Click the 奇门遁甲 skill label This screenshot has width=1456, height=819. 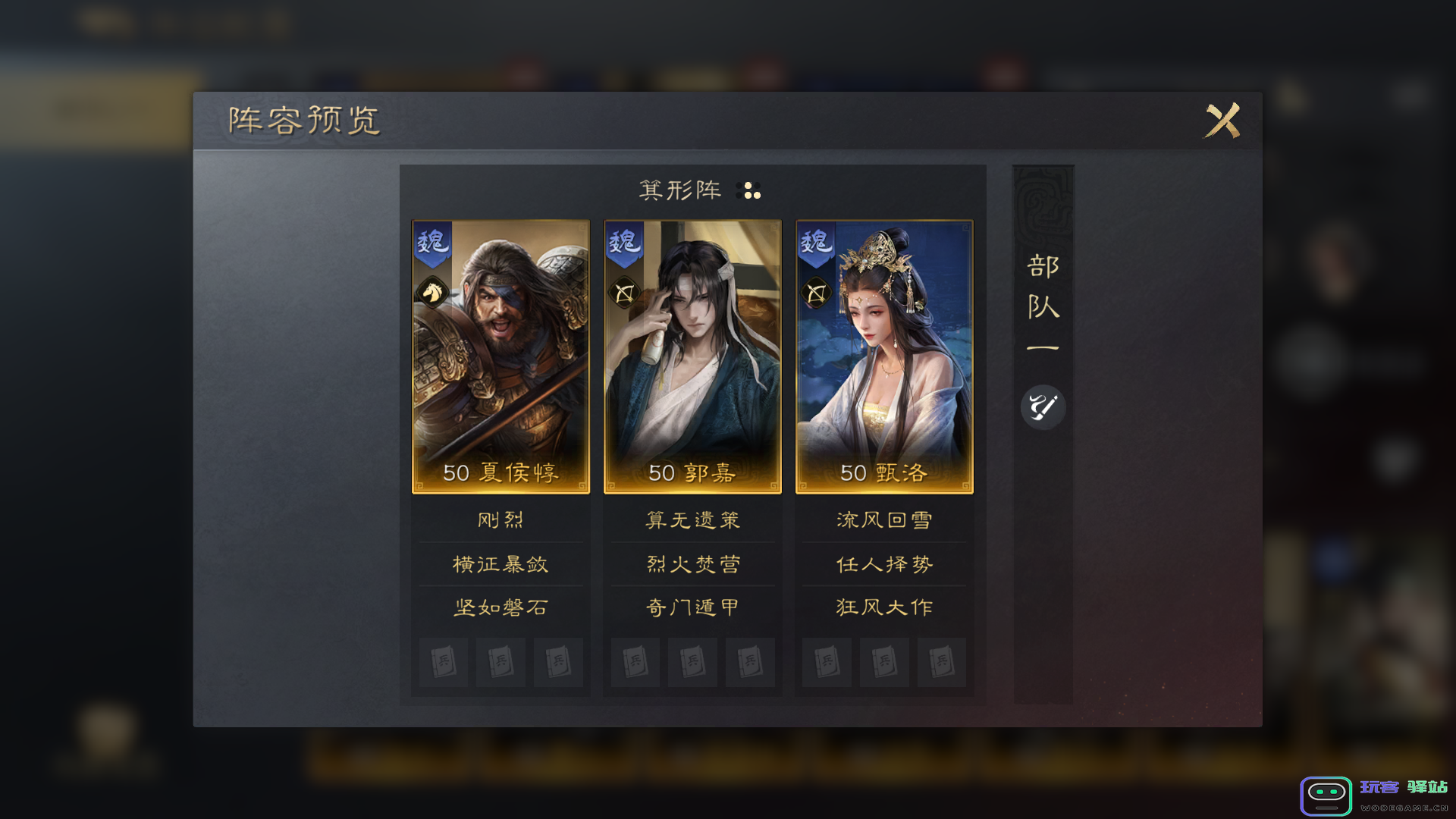692,607
